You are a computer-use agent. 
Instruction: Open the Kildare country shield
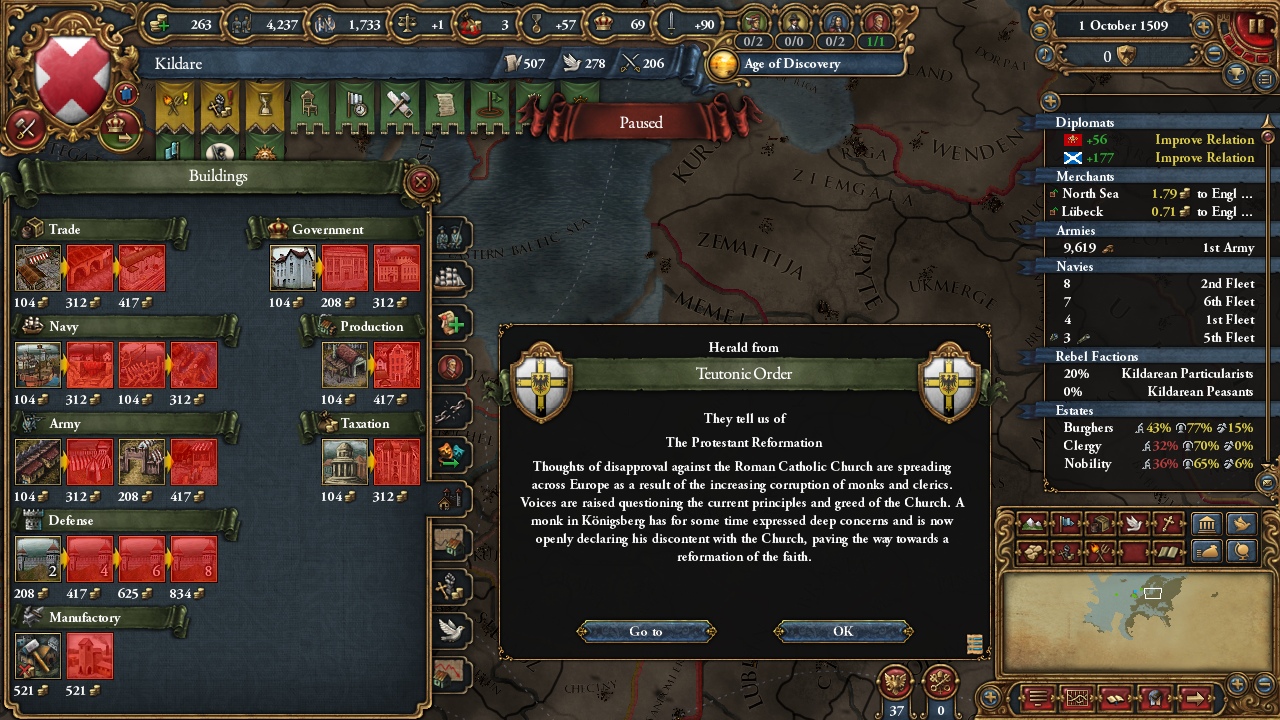click(x=72, y=80)
